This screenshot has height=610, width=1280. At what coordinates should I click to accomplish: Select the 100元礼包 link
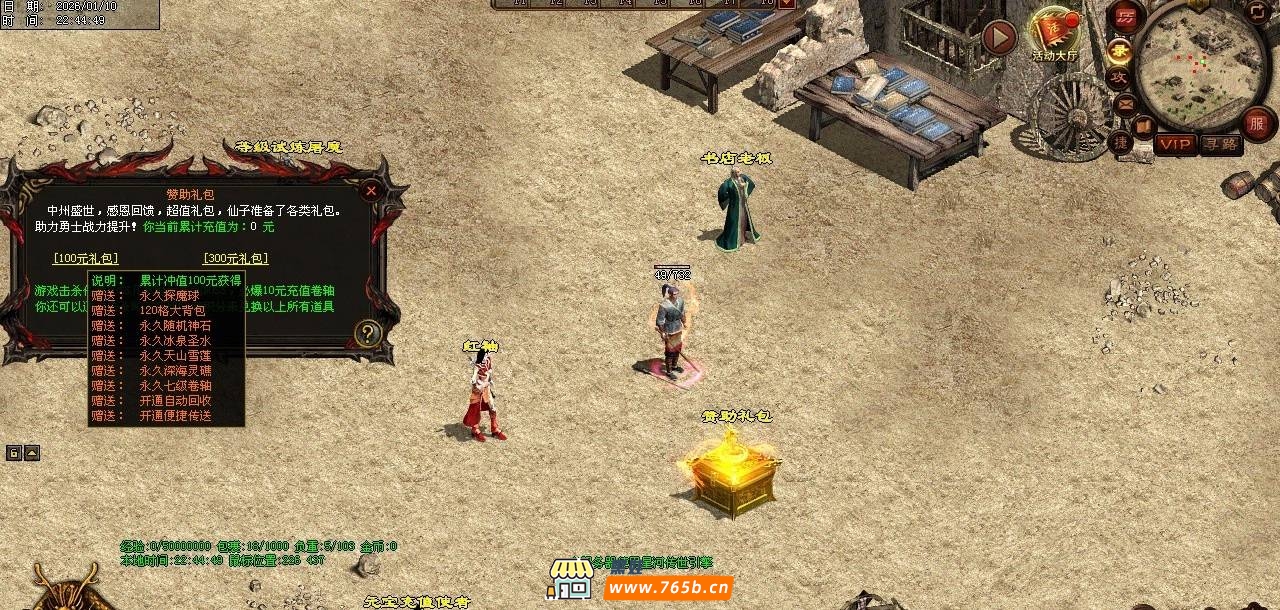click(x=86, y=259)
